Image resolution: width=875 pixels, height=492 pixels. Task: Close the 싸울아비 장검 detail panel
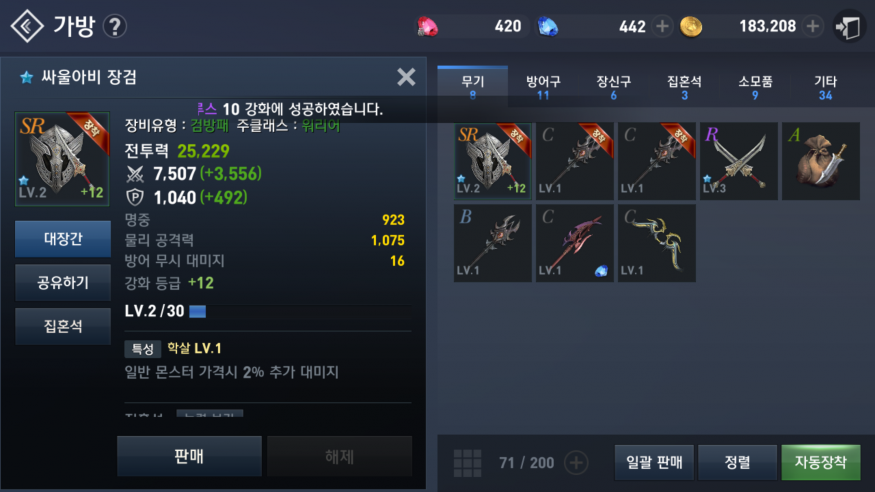point(406,77)
